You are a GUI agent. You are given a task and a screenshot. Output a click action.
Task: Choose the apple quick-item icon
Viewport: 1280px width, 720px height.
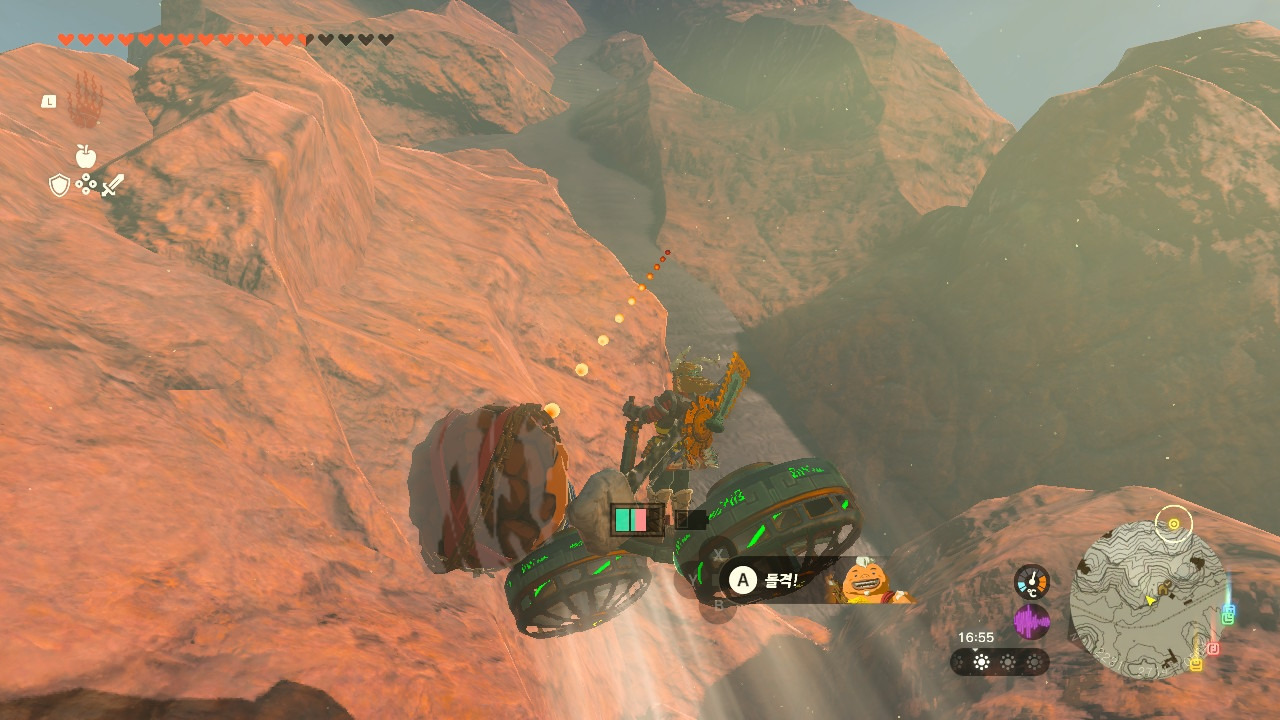coord(85,156)
